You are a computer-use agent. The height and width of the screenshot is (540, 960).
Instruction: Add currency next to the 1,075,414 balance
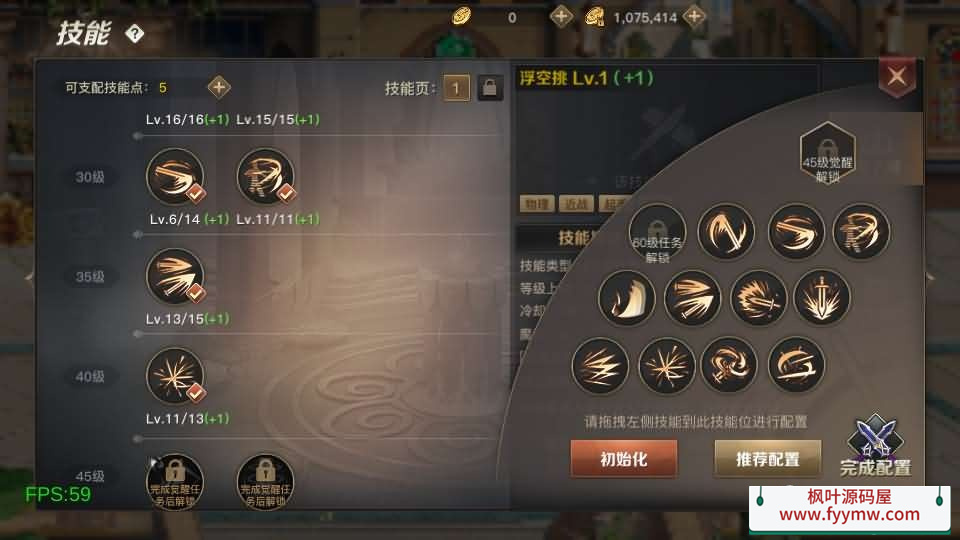pyautogui.click(x=694, y=17)
